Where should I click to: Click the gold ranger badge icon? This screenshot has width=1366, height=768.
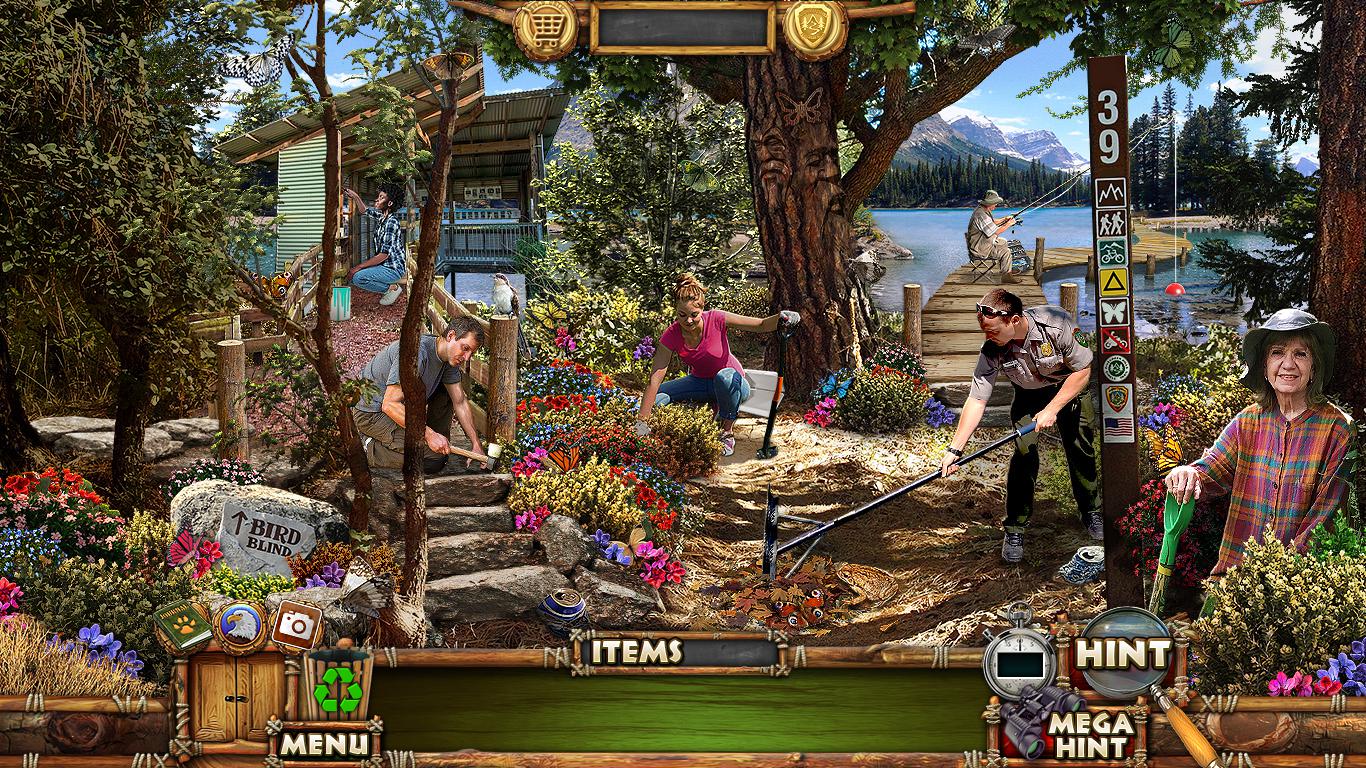(815, 27)
